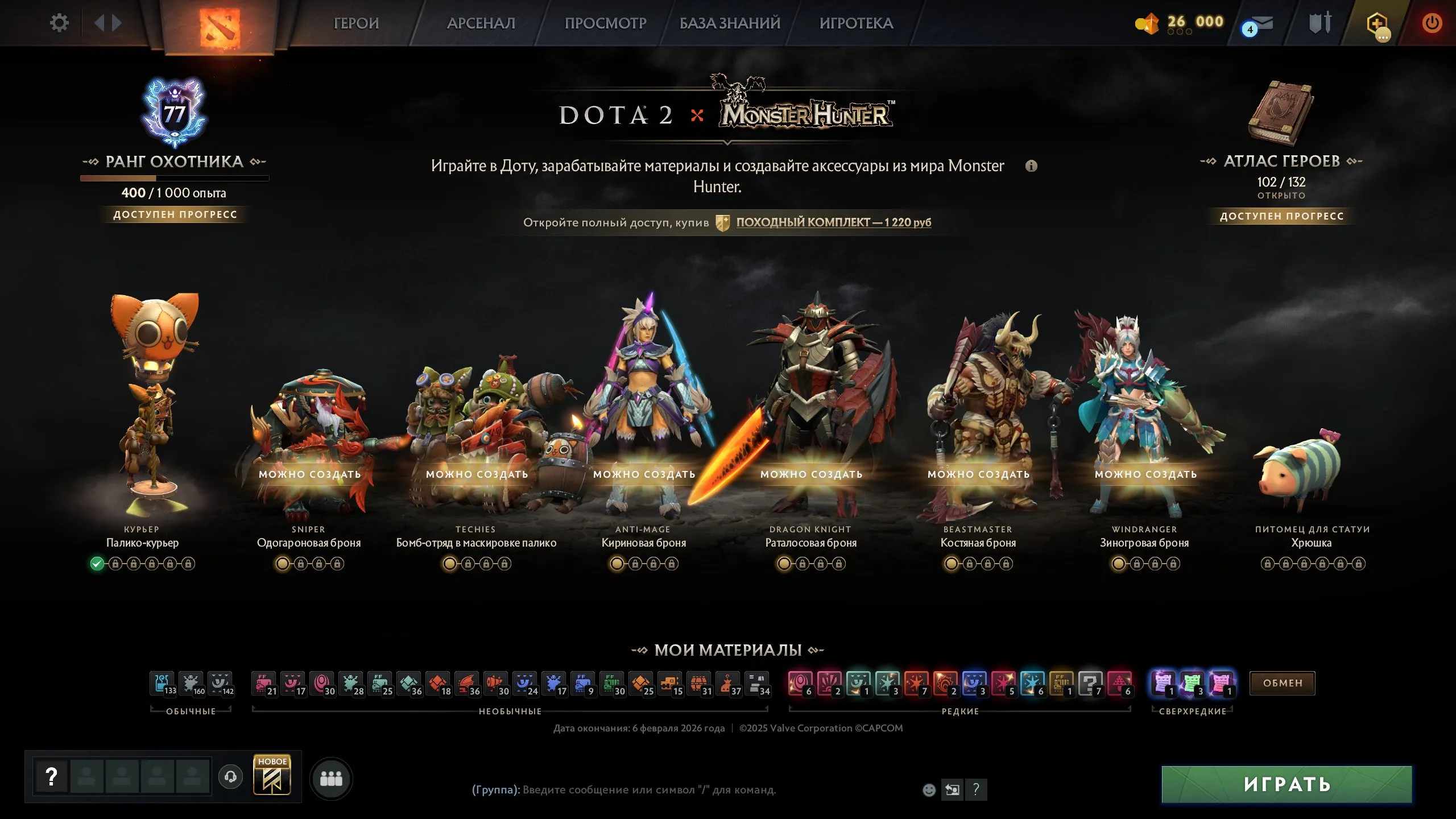Open the ПОХОДНЫЙ КОМПЛЕКТ purchase link
This screenshot has width=1456, height=819.
[833, 223]
